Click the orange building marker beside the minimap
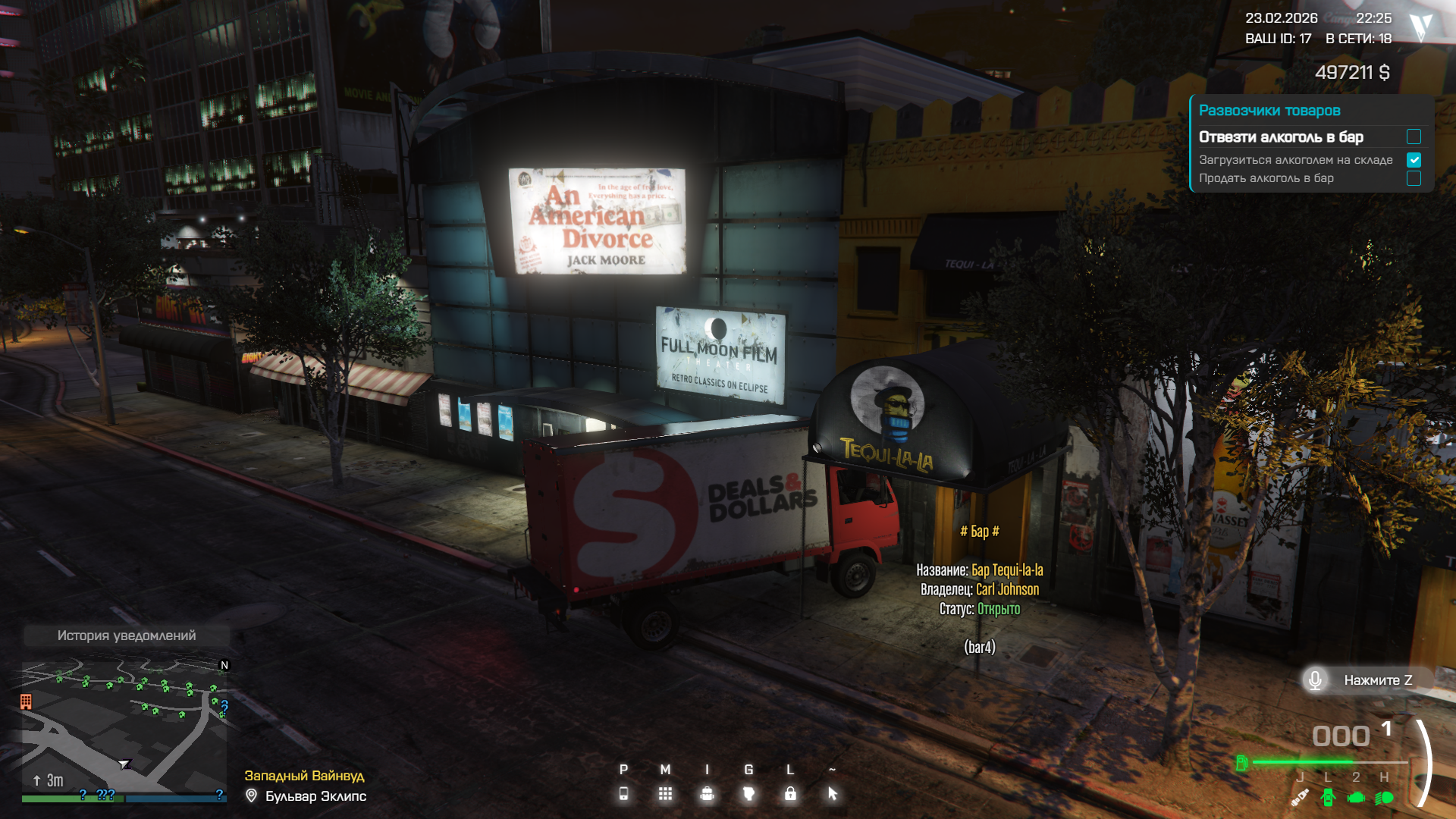This screenshot has height=819, width=1456. click(26, 701)
